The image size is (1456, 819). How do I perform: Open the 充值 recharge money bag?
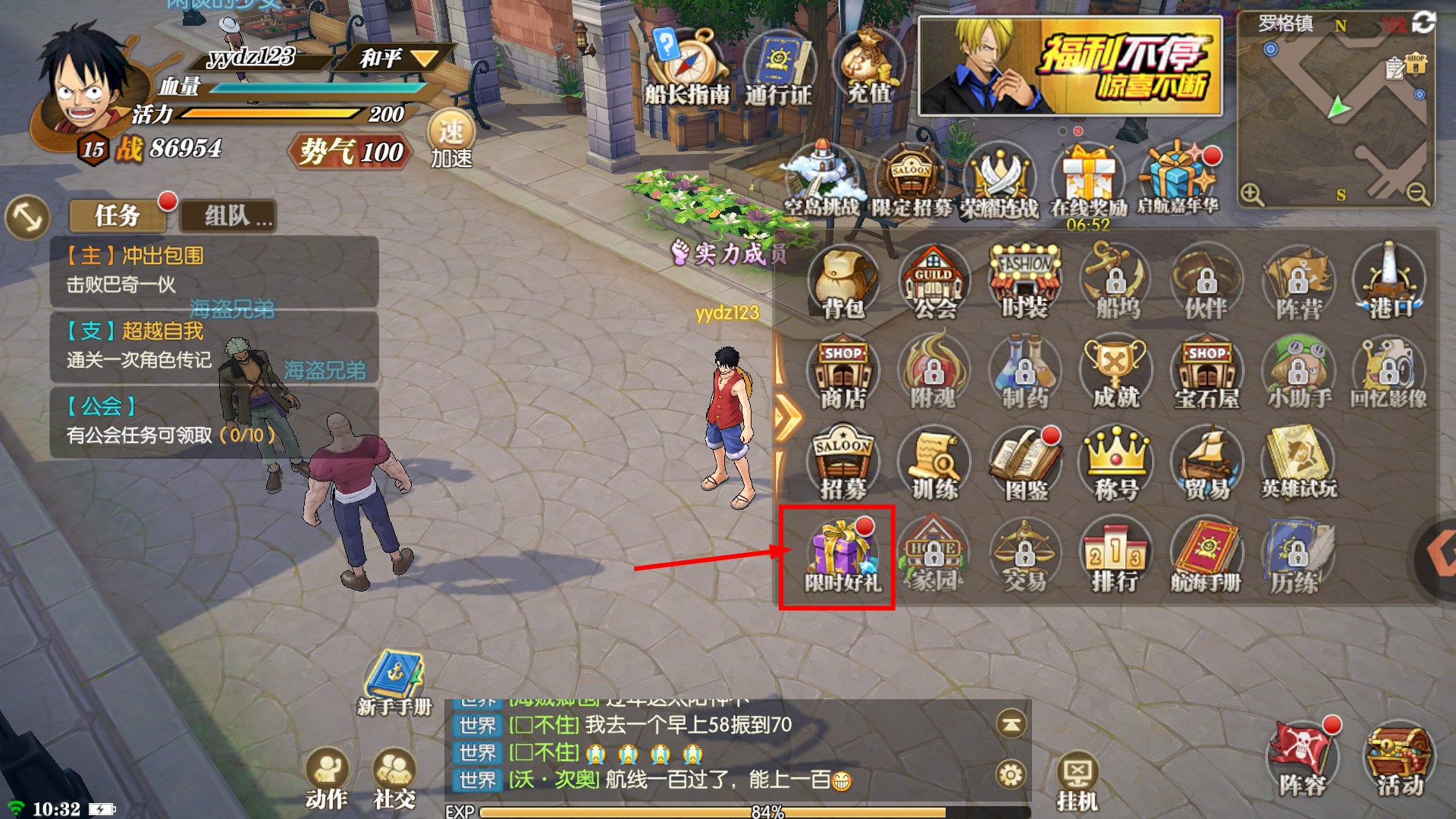point(869,68)
